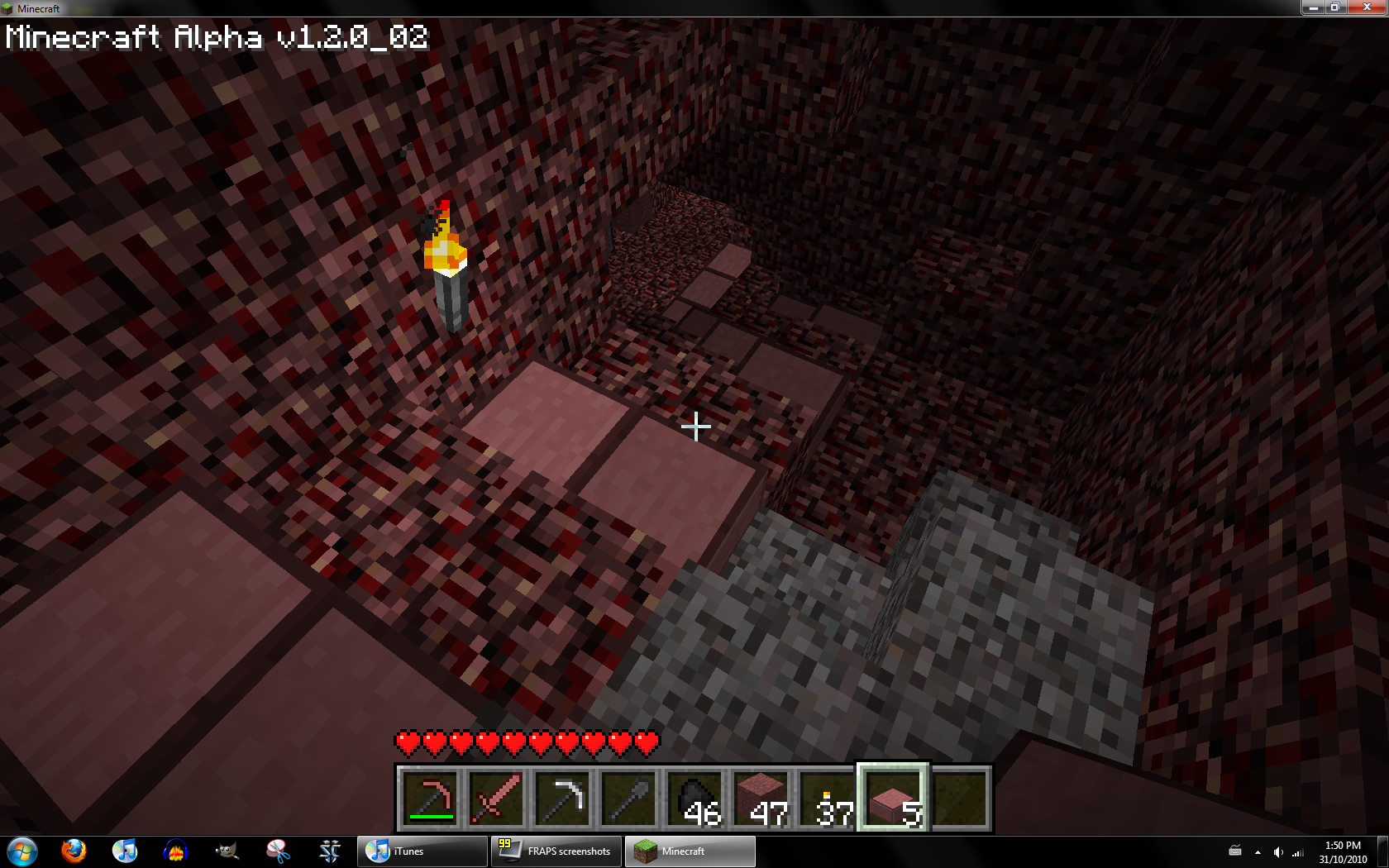Pick the full block stack of 47
This screenshot has height=868, width=1389.
761,799
